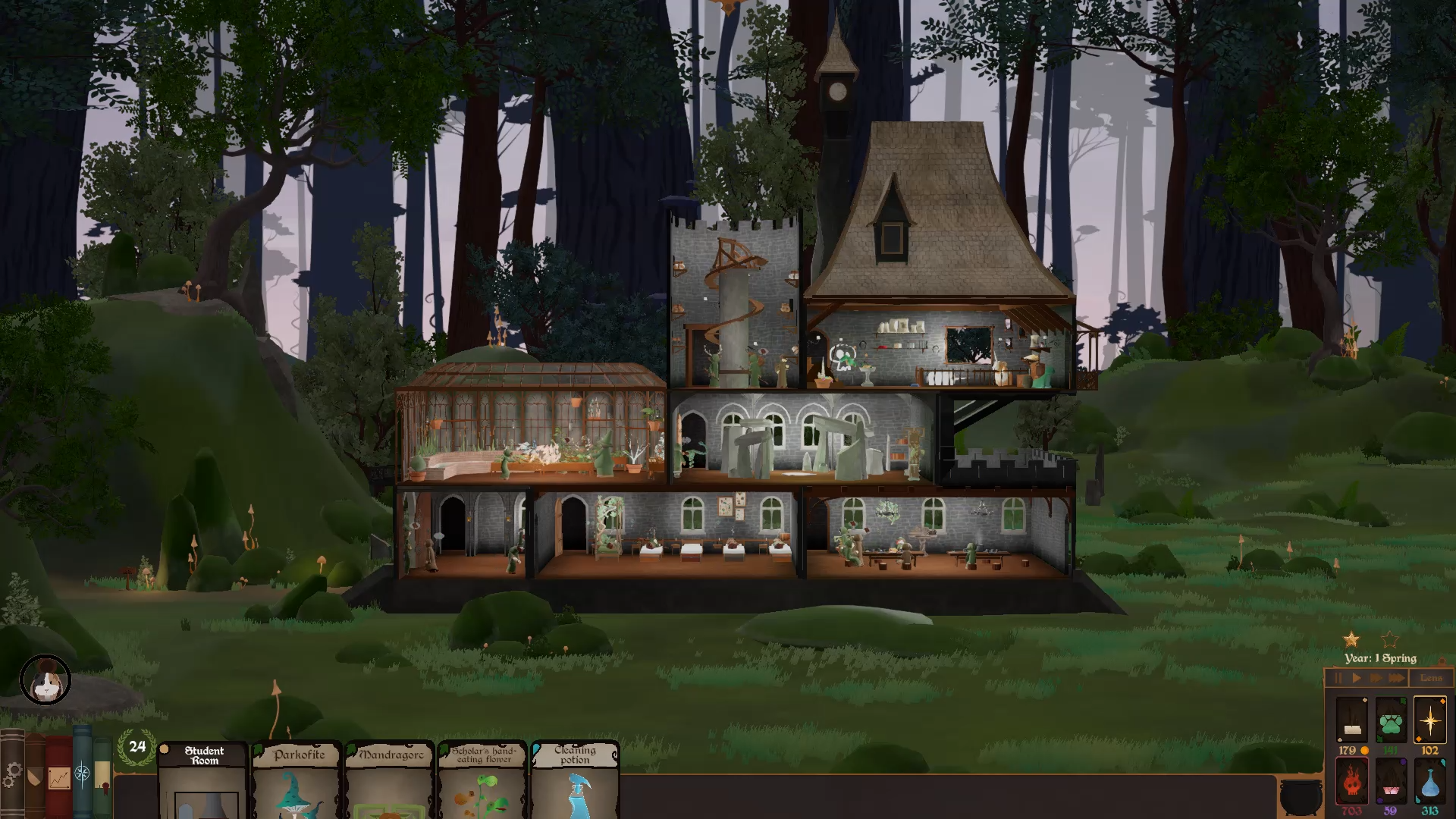The height and width of the screenshot is (819, 1456).
Task: Select the green paw print resource card
Action: (x=1390, y=721)
